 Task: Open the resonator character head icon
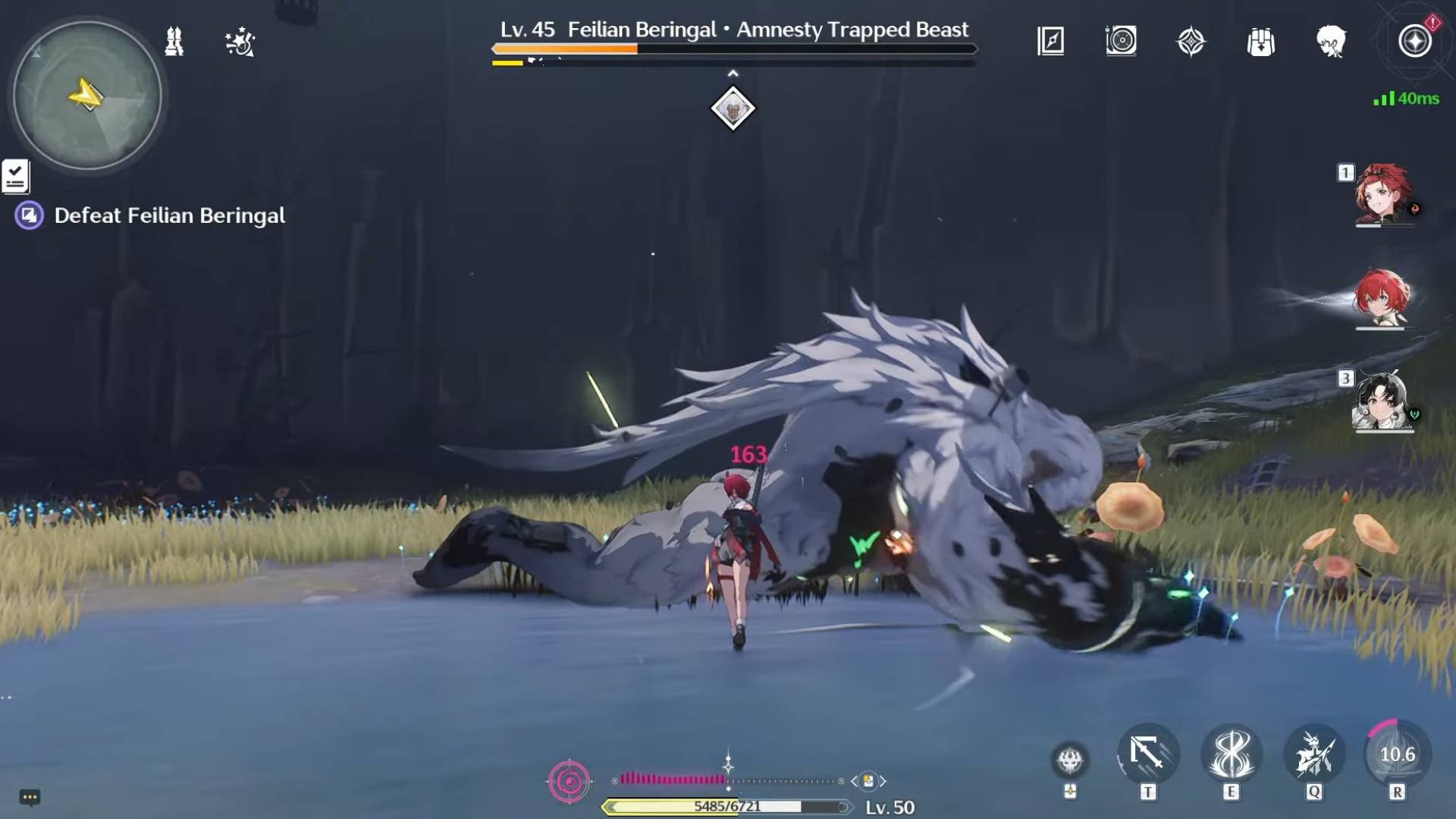(x=1331, y=42)
